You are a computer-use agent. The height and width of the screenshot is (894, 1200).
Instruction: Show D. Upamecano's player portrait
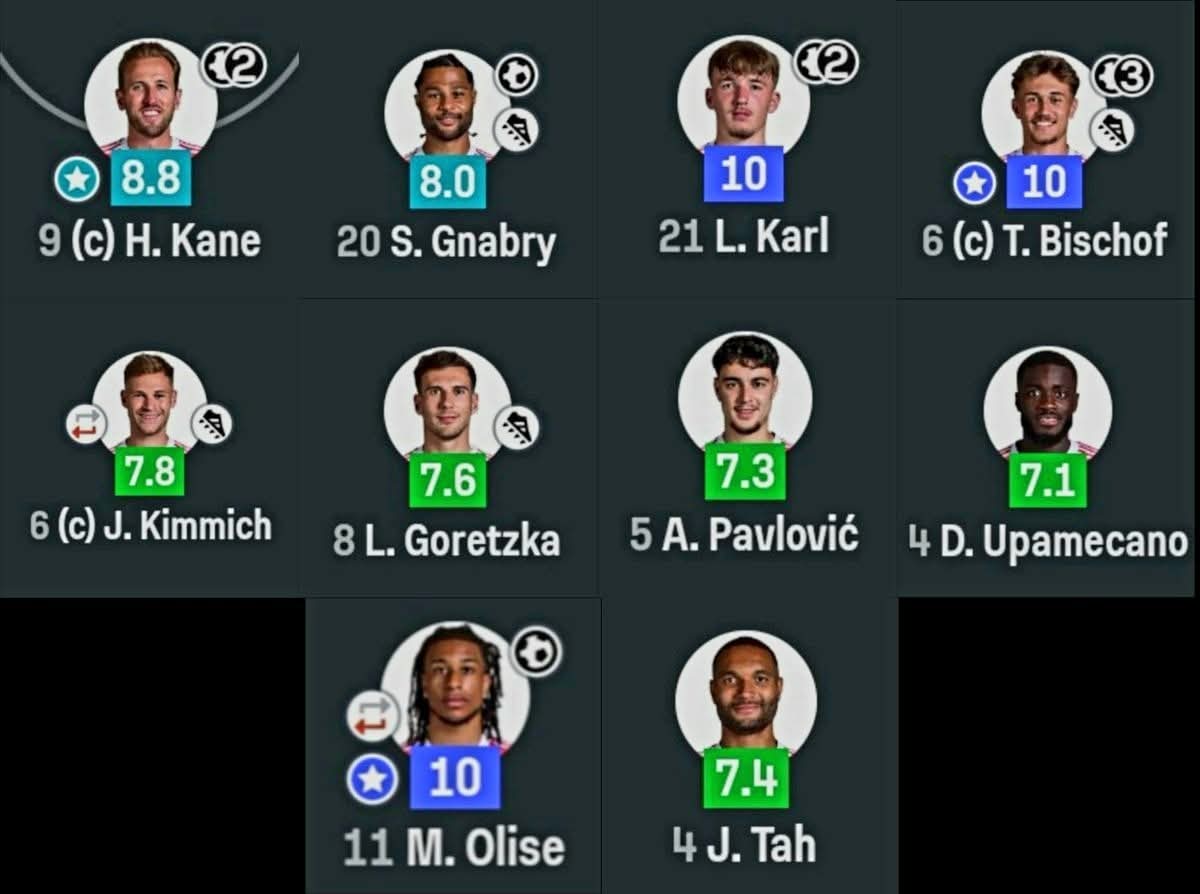pyautogui.click(x=1046, y=402)
